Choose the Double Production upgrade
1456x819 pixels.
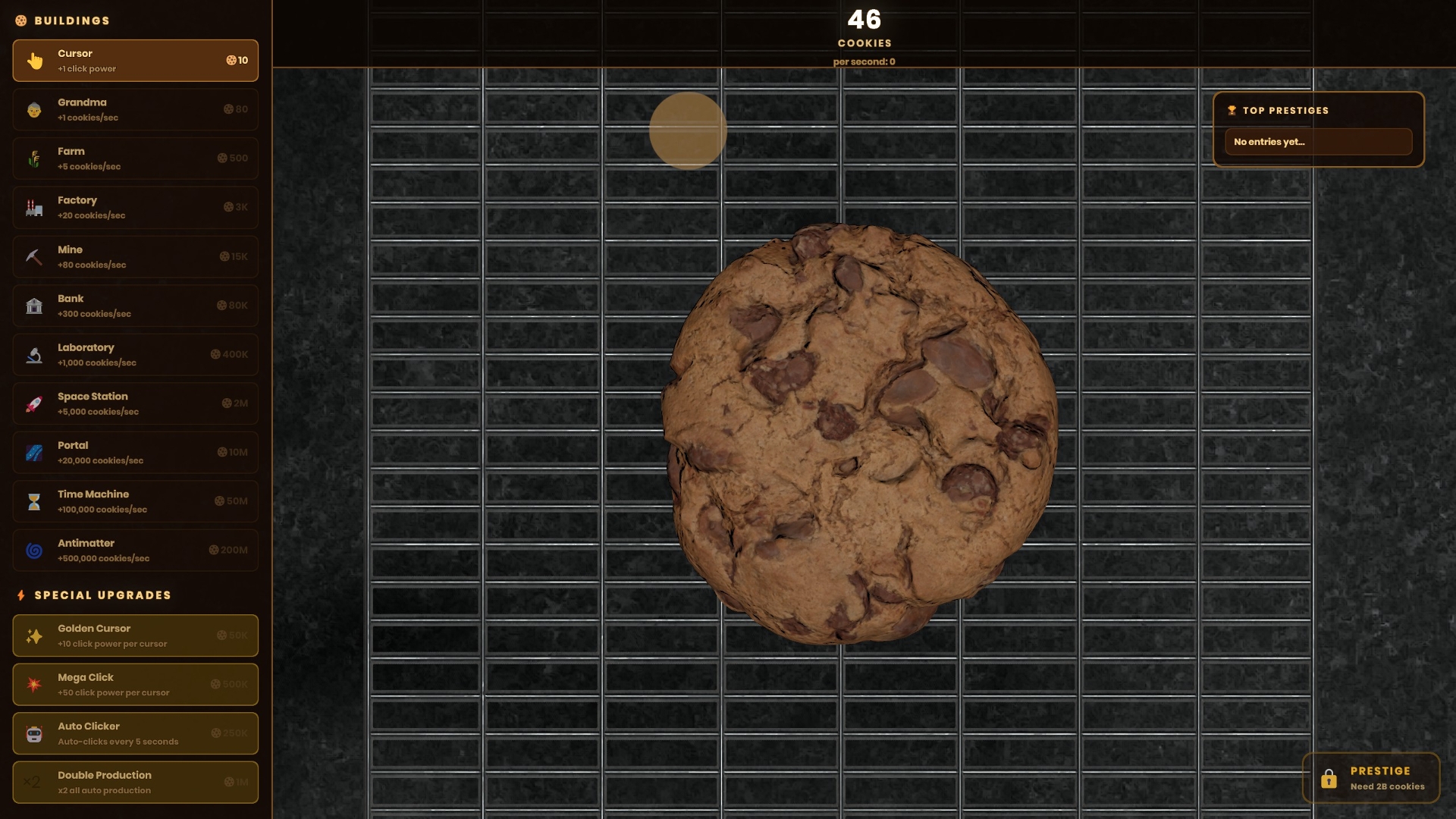click(135, 782)
